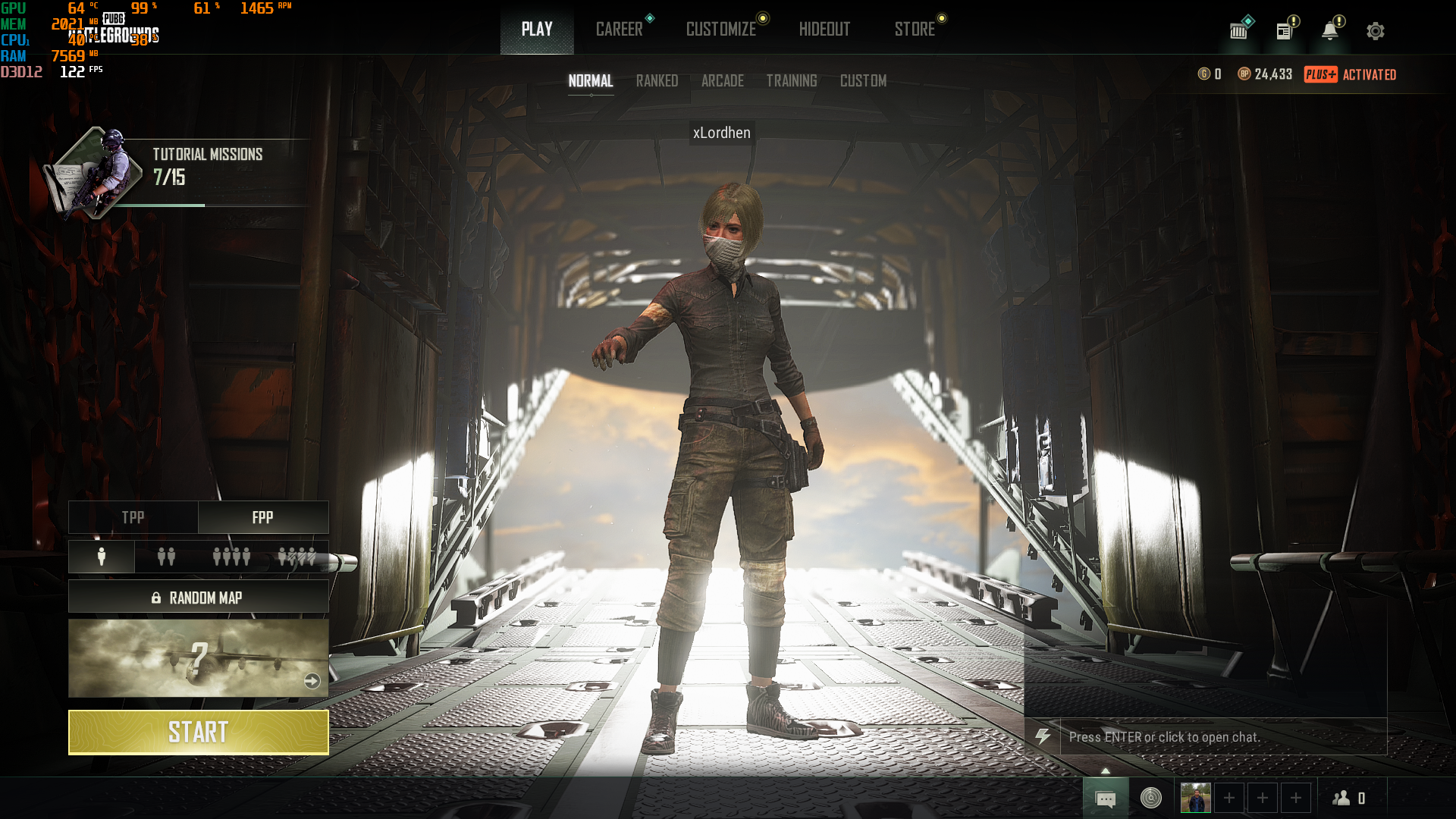This screenshot has width=1456, height=819.
Task: Choose the Arcade mode tab
Action: [x=722, y=80]
